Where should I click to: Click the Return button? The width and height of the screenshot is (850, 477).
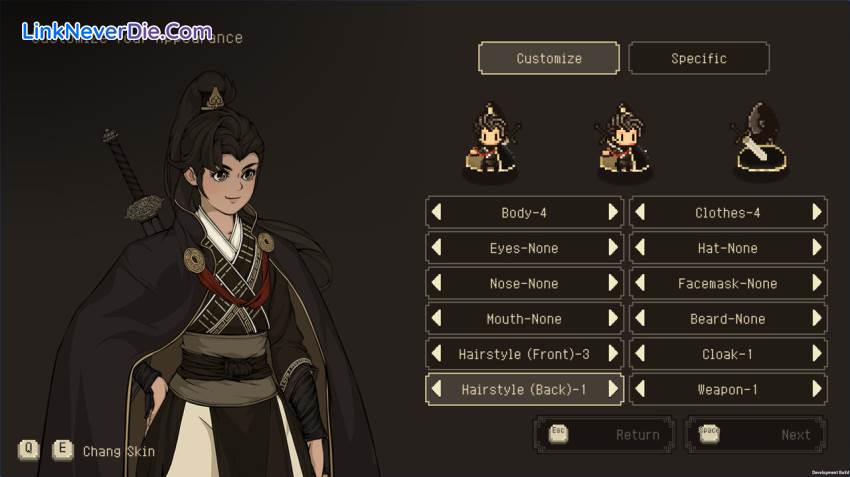click(x=605, y=435)
